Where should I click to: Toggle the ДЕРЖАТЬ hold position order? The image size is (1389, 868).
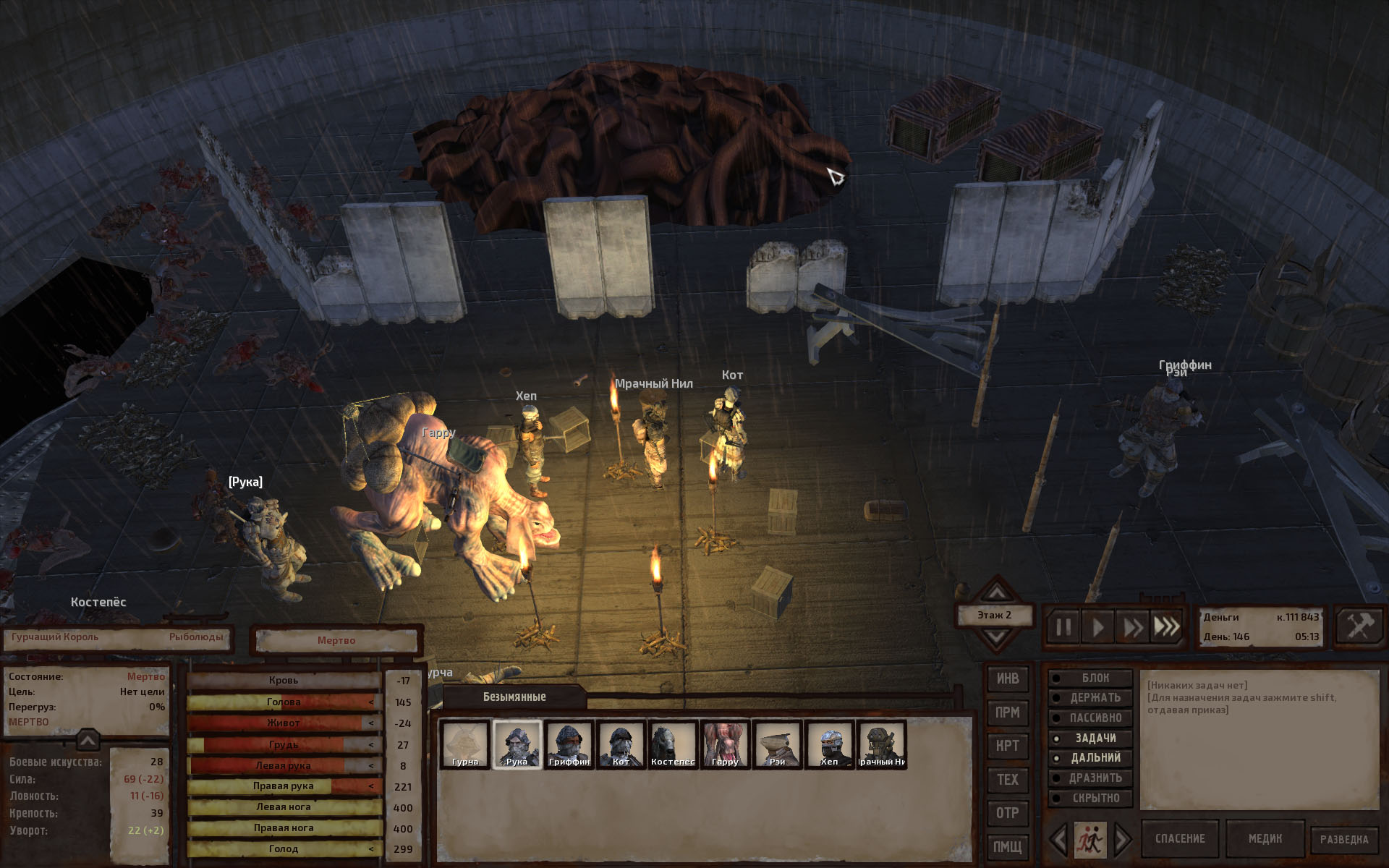[x=1091, y=698]
